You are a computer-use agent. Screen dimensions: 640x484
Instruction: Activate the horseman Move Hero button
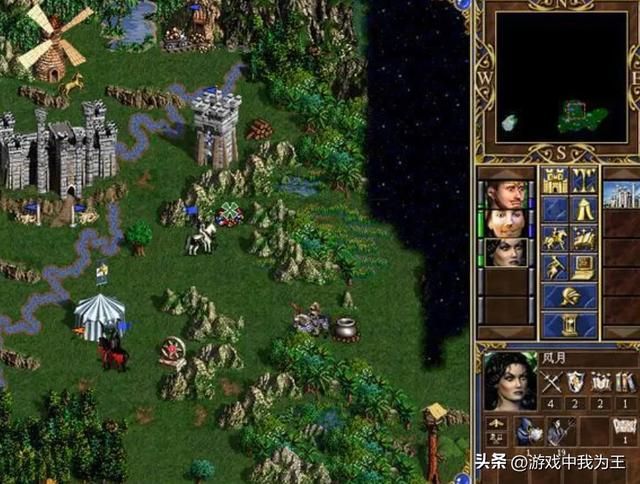click(555, 239)
